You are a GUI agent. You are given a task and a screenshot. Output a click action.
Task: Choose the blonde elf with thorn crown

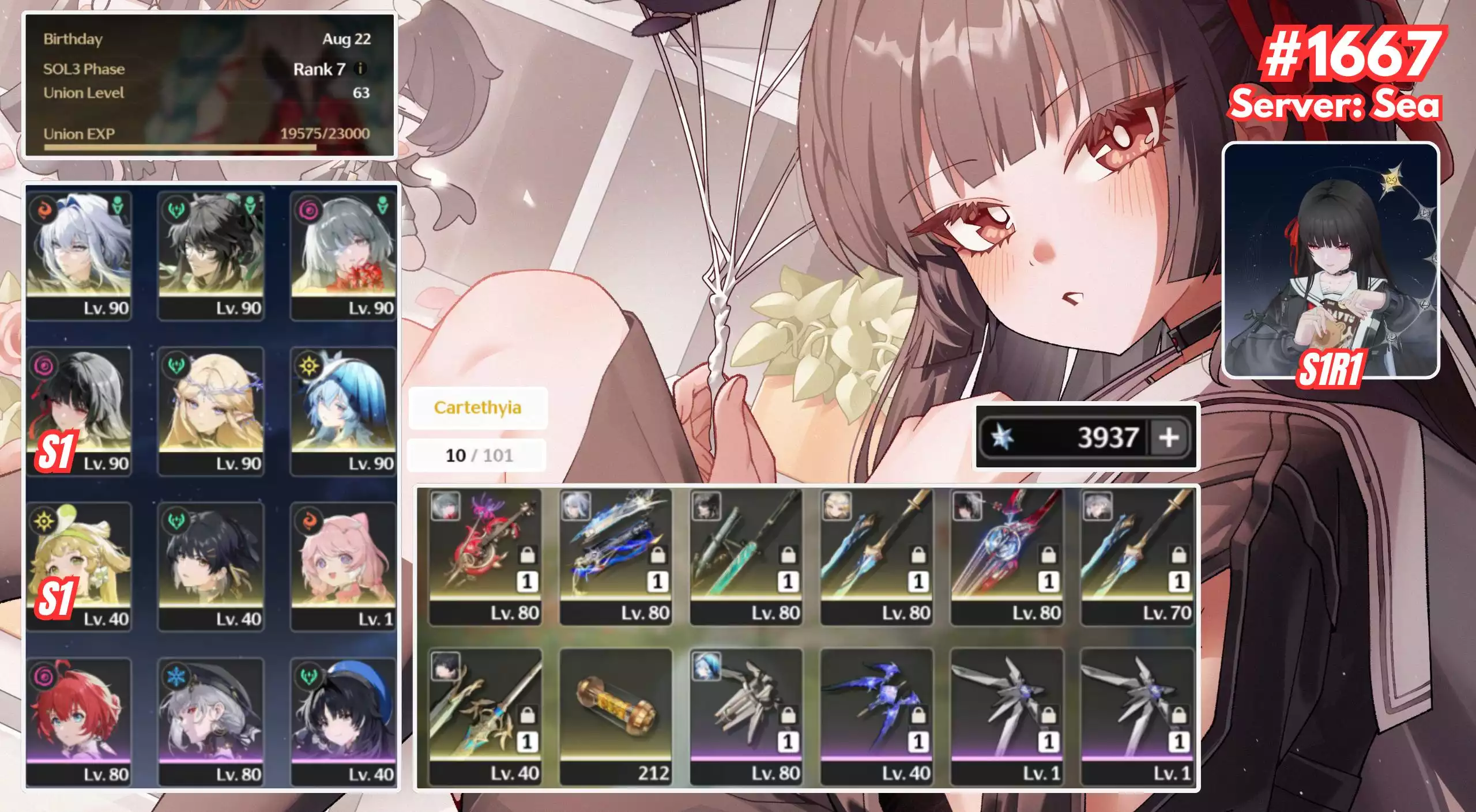click(x=211, y=410)
